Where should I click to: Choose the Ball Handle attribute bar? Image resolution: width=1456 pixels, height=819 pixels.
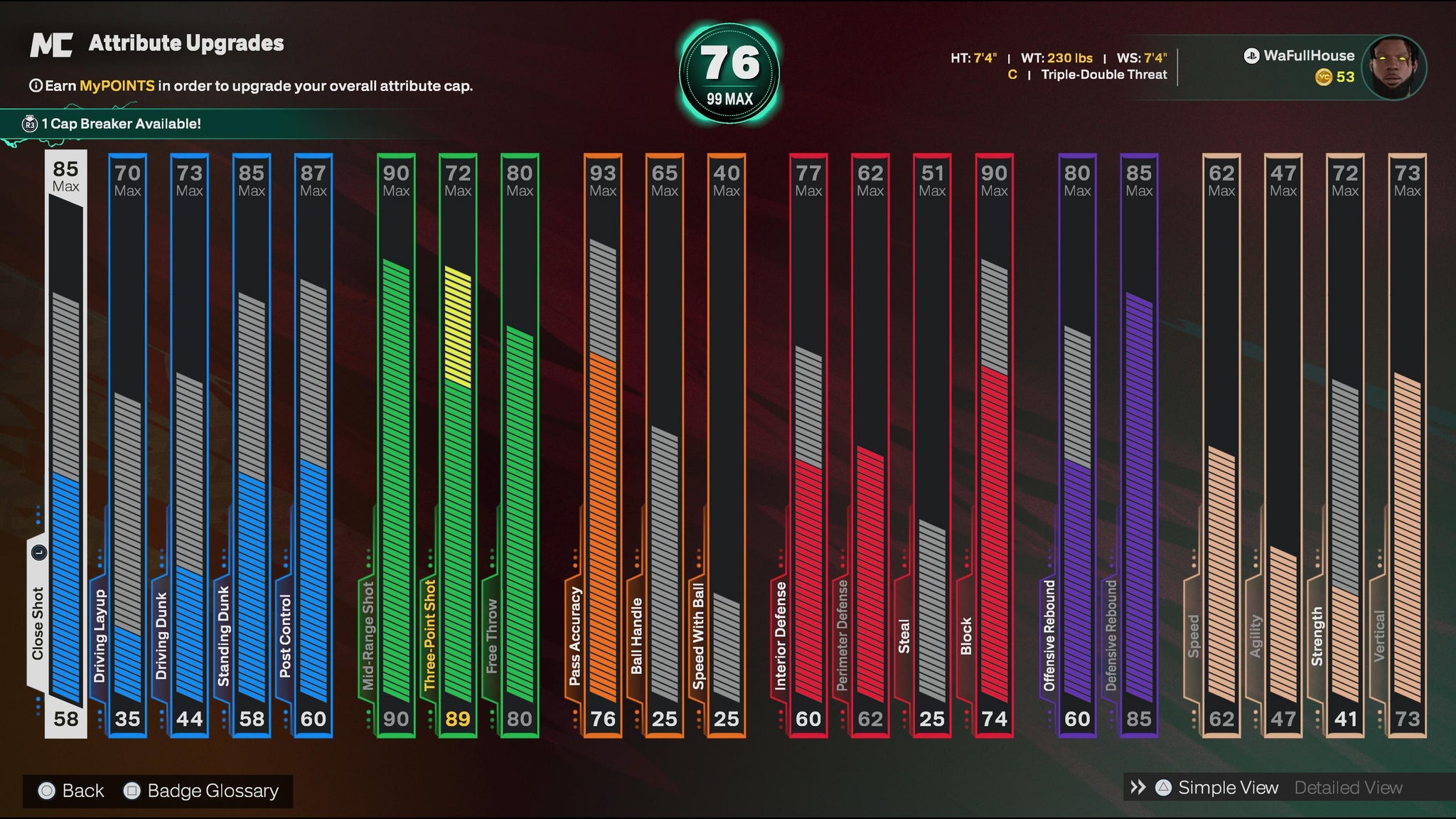pos(665,444)
